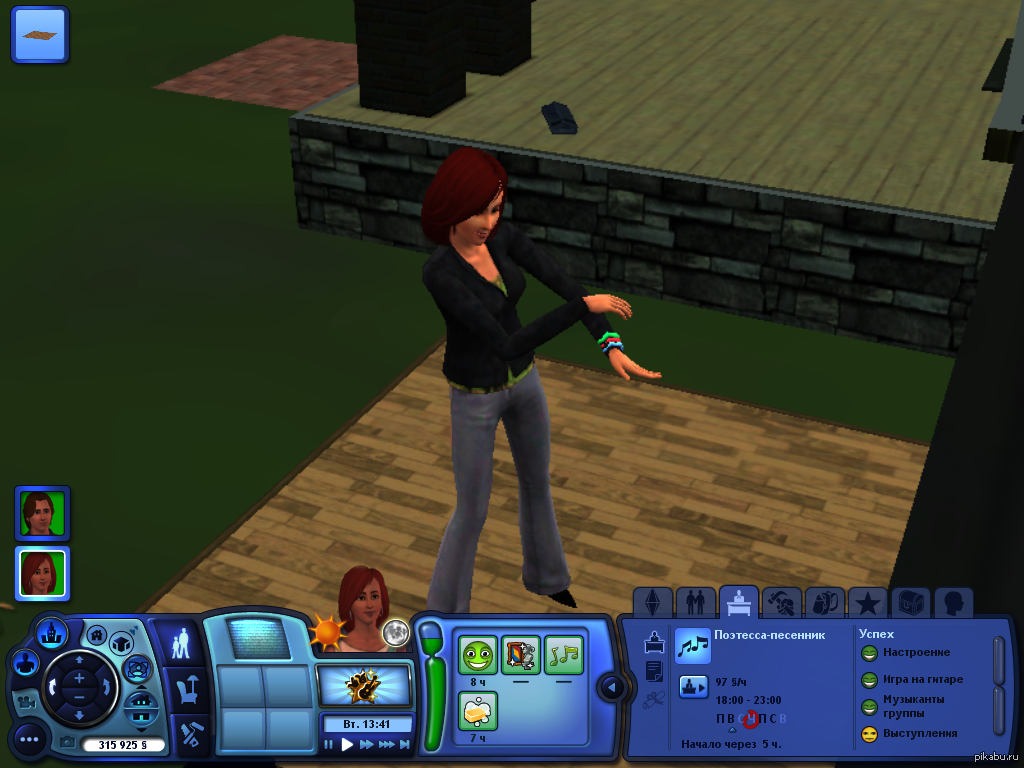Collapse the panel with the left arrow
Screen dimensions: 1024x768
click(x=612, y=687)
